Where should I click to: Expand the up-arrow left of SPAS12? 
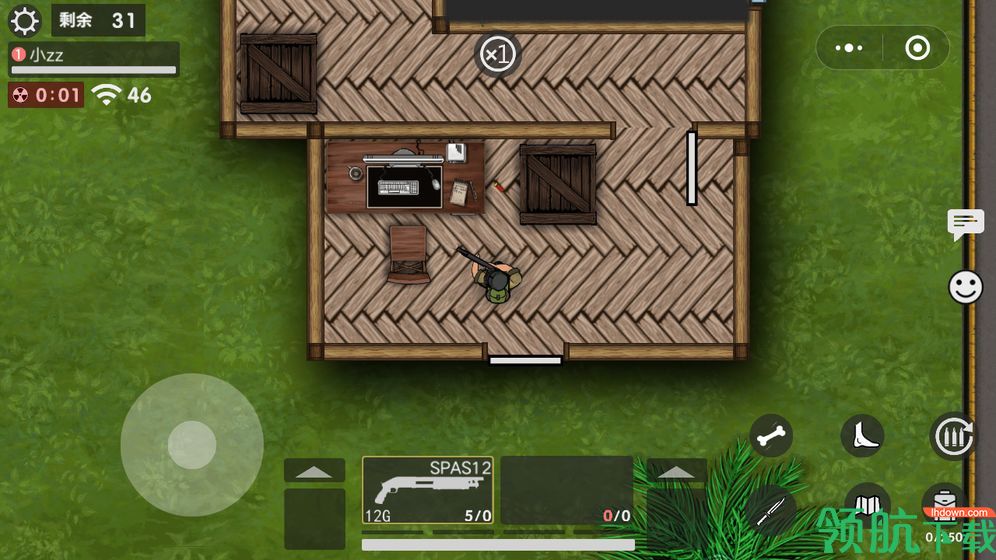[x=314, y=471]
